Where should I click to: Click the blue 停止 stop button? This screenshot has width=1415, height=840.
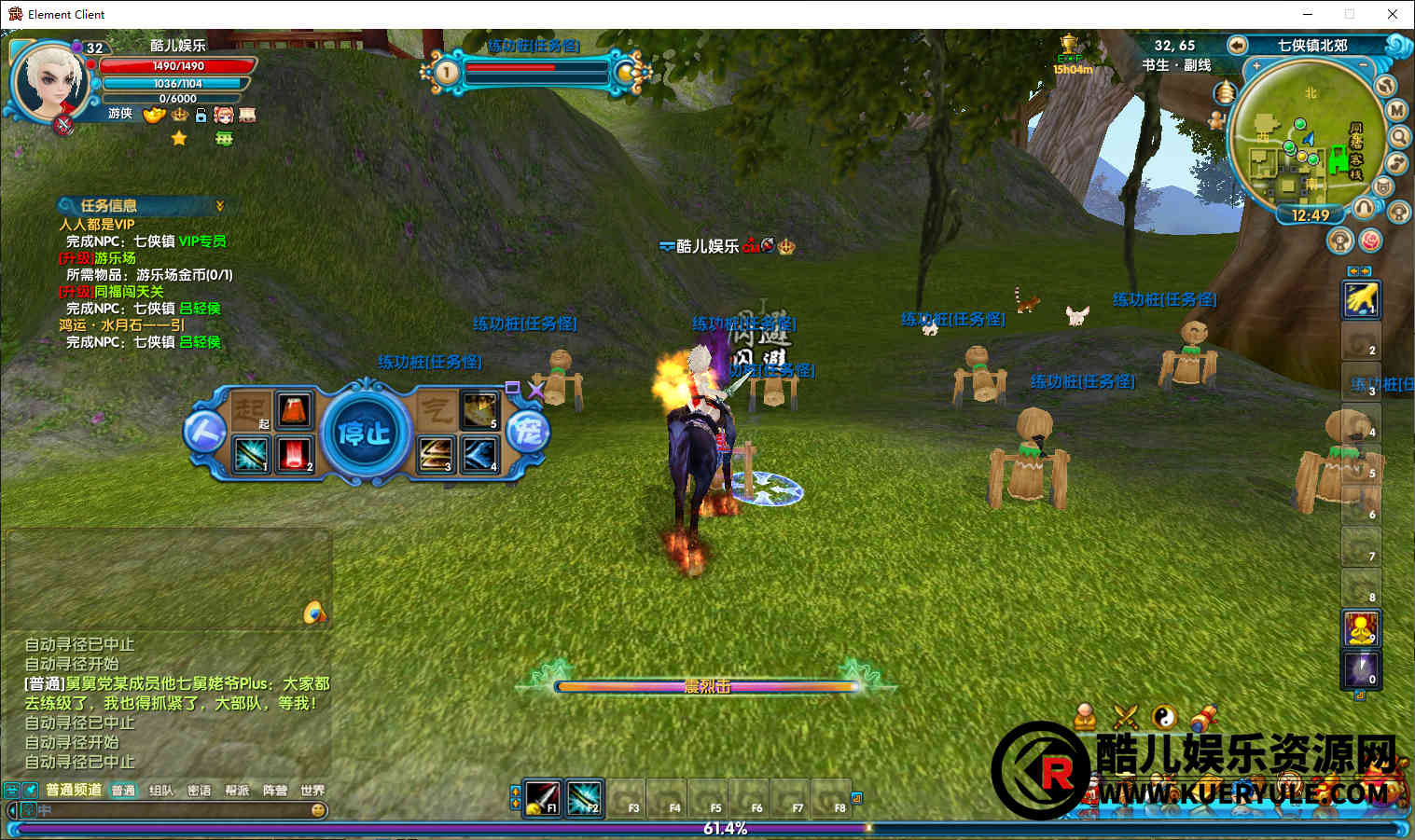pyautogui.click(x=365, y=434)
